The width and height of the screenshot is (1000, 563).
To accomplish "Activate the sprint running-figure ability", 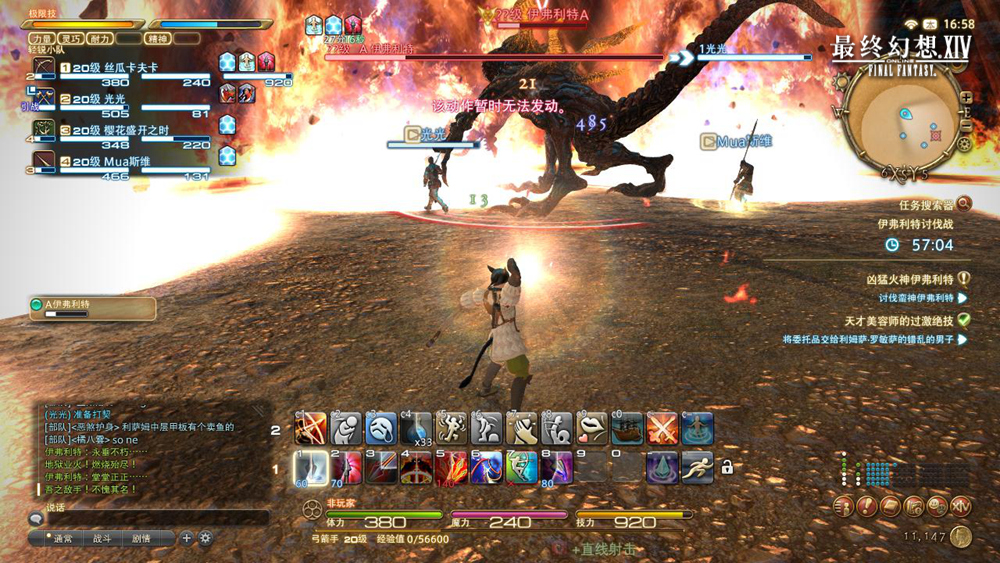I will click(x=696, y=467).
